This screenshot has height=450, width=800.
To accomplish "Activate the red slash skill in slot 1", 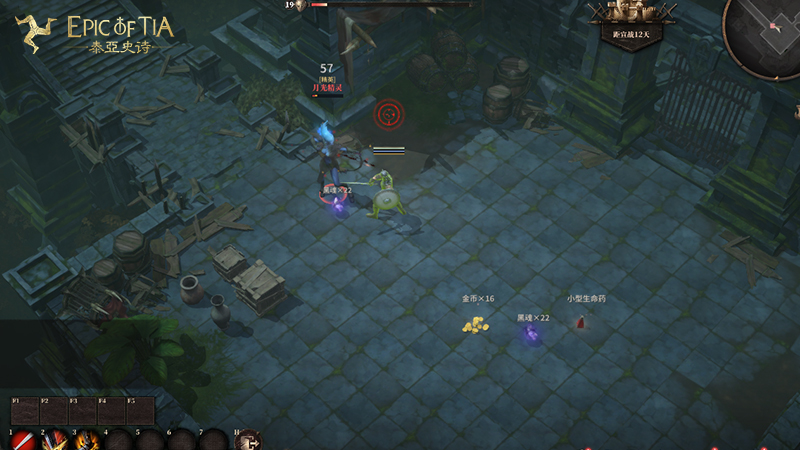I will [22, 440].
